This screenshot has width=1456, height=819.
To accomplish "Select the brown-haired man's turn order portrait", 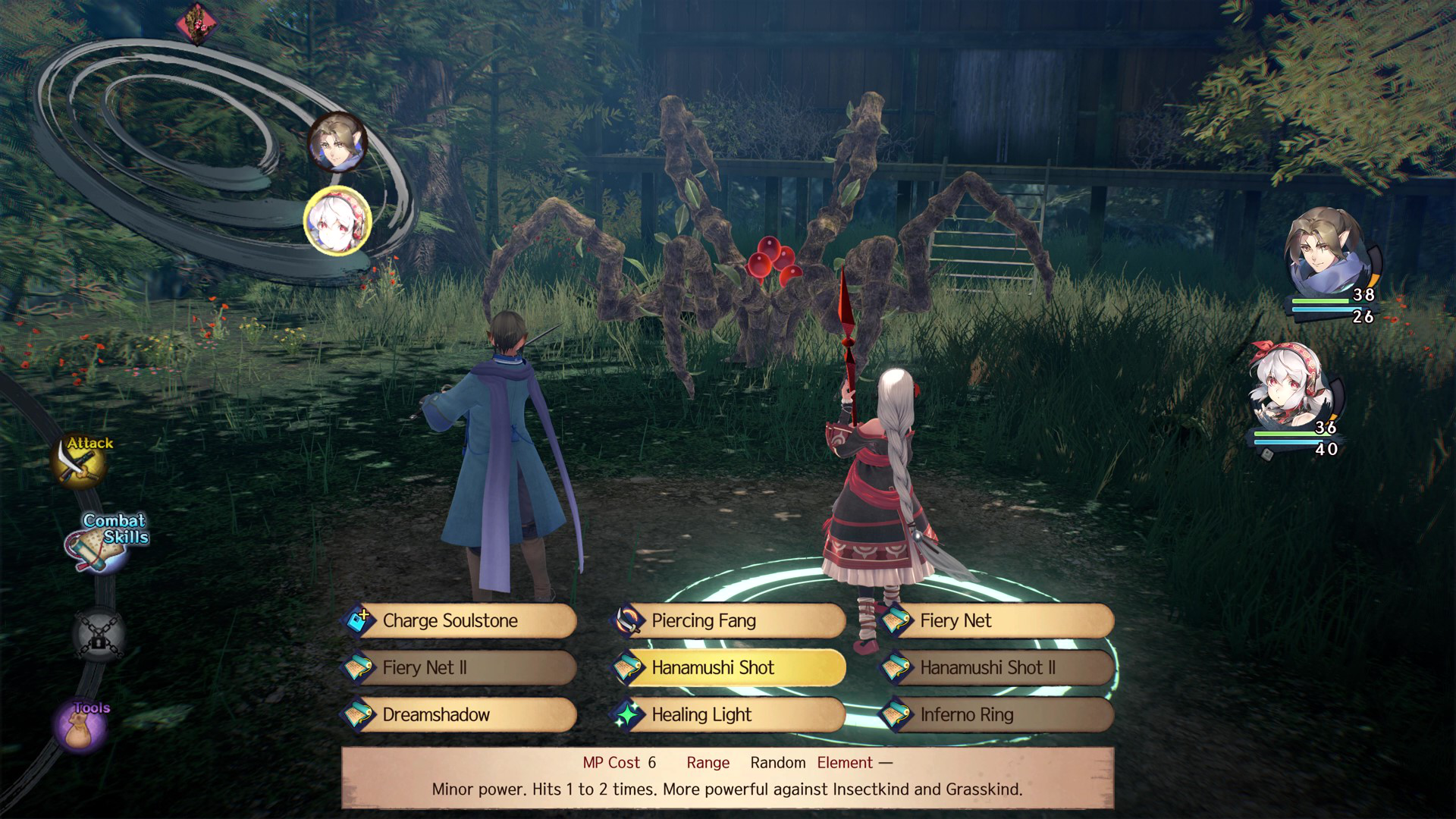I will (337, 143).
